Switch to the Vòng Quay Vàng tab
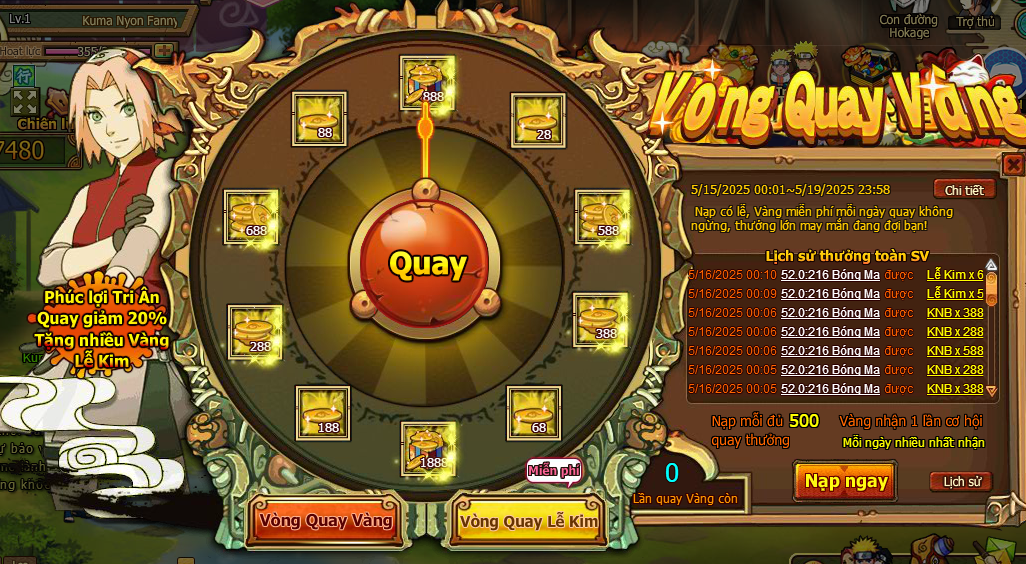Image resolution: width=1026 pixels, height=564 pixels. pos(325,521)
